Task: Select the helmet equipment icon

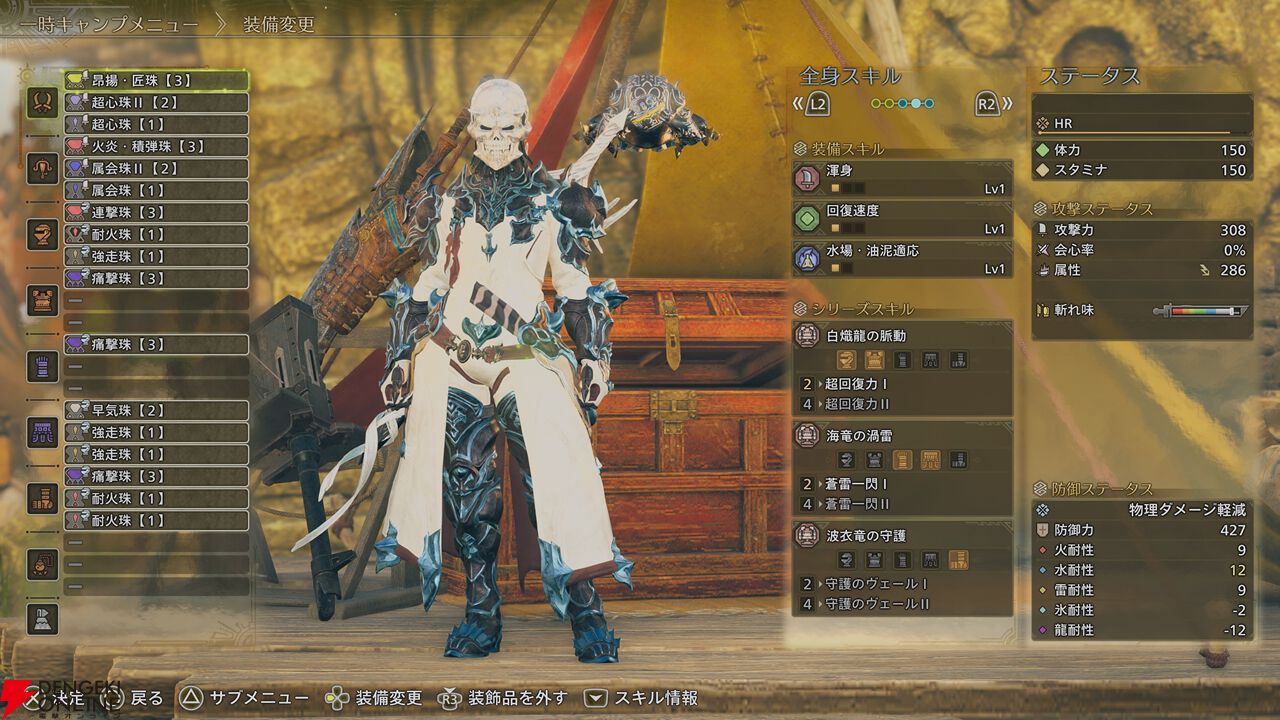Action: [x=42, y=234]
